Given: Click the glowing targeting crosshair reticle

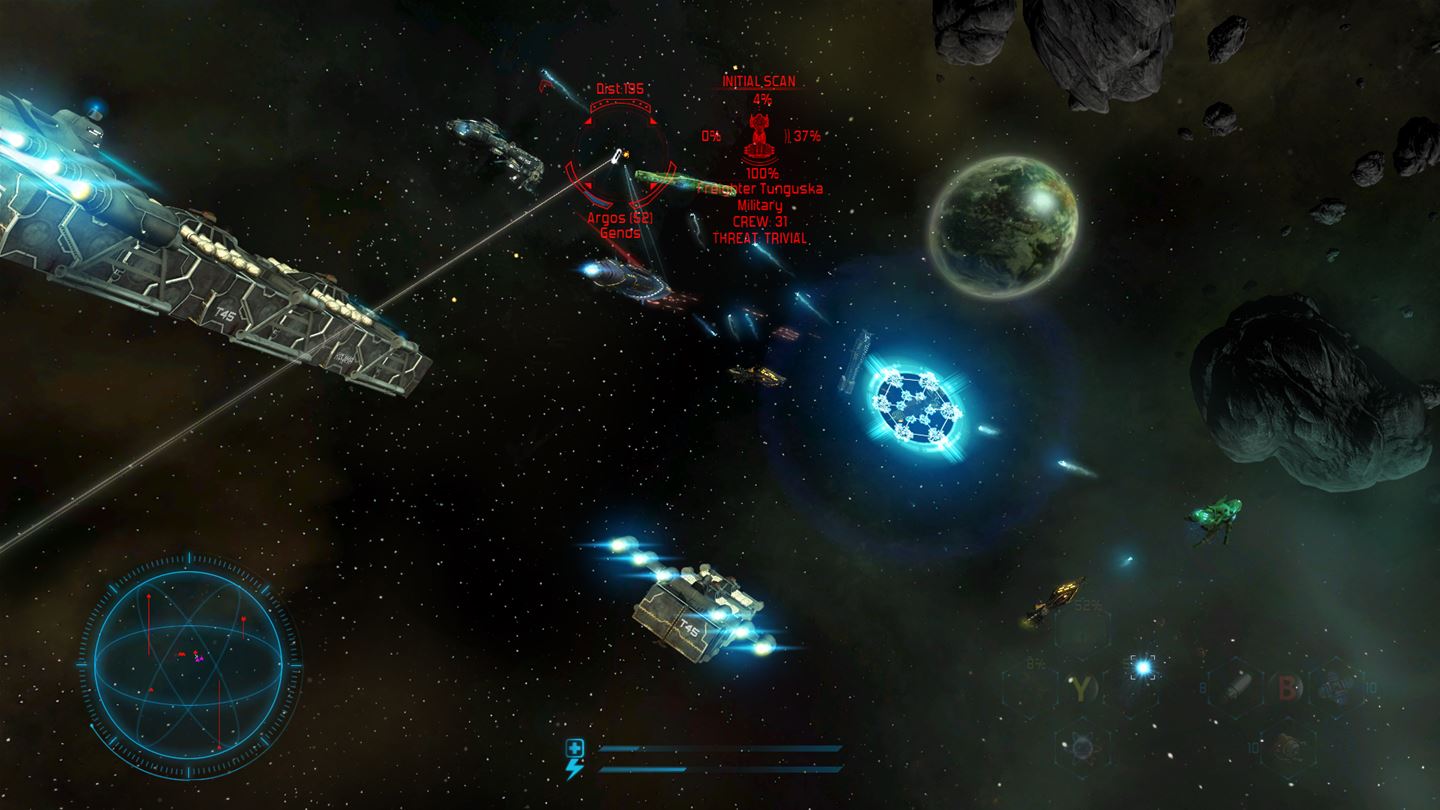Looking at the screenshot, I should [x=1142, y=668].
